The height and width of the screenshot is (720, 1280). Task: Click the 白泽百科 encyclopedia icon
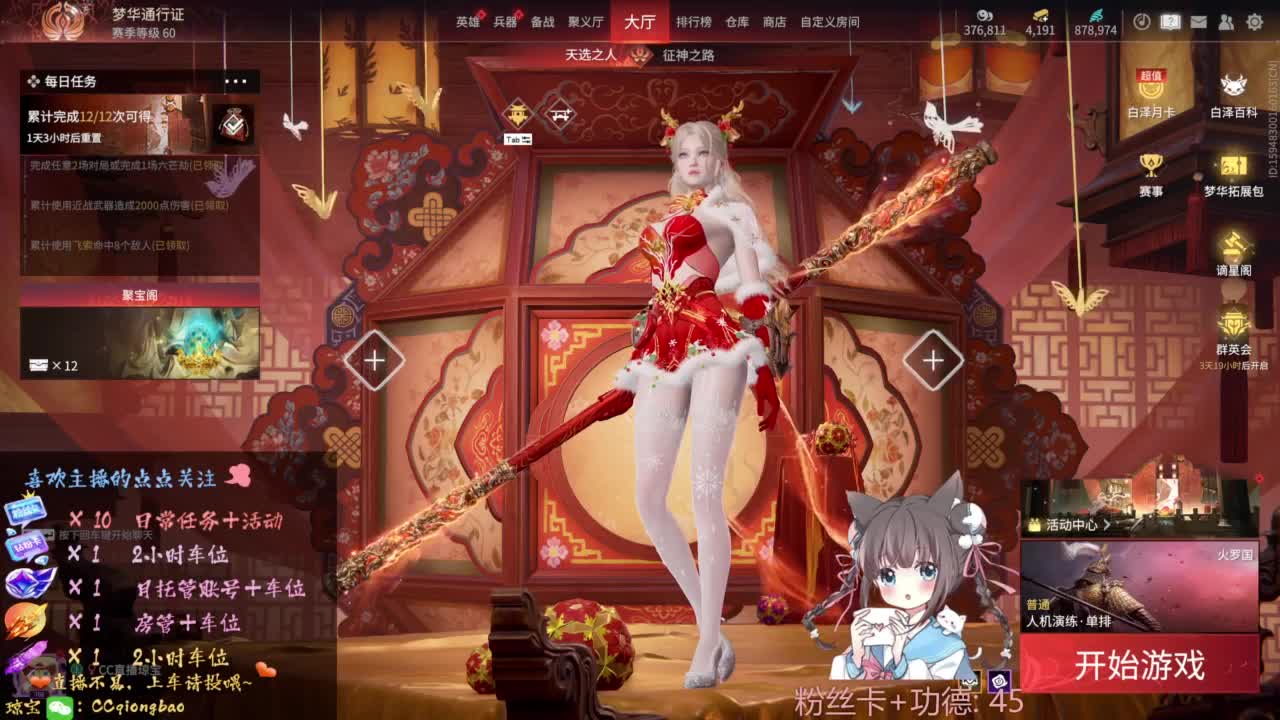point(1234,85)
